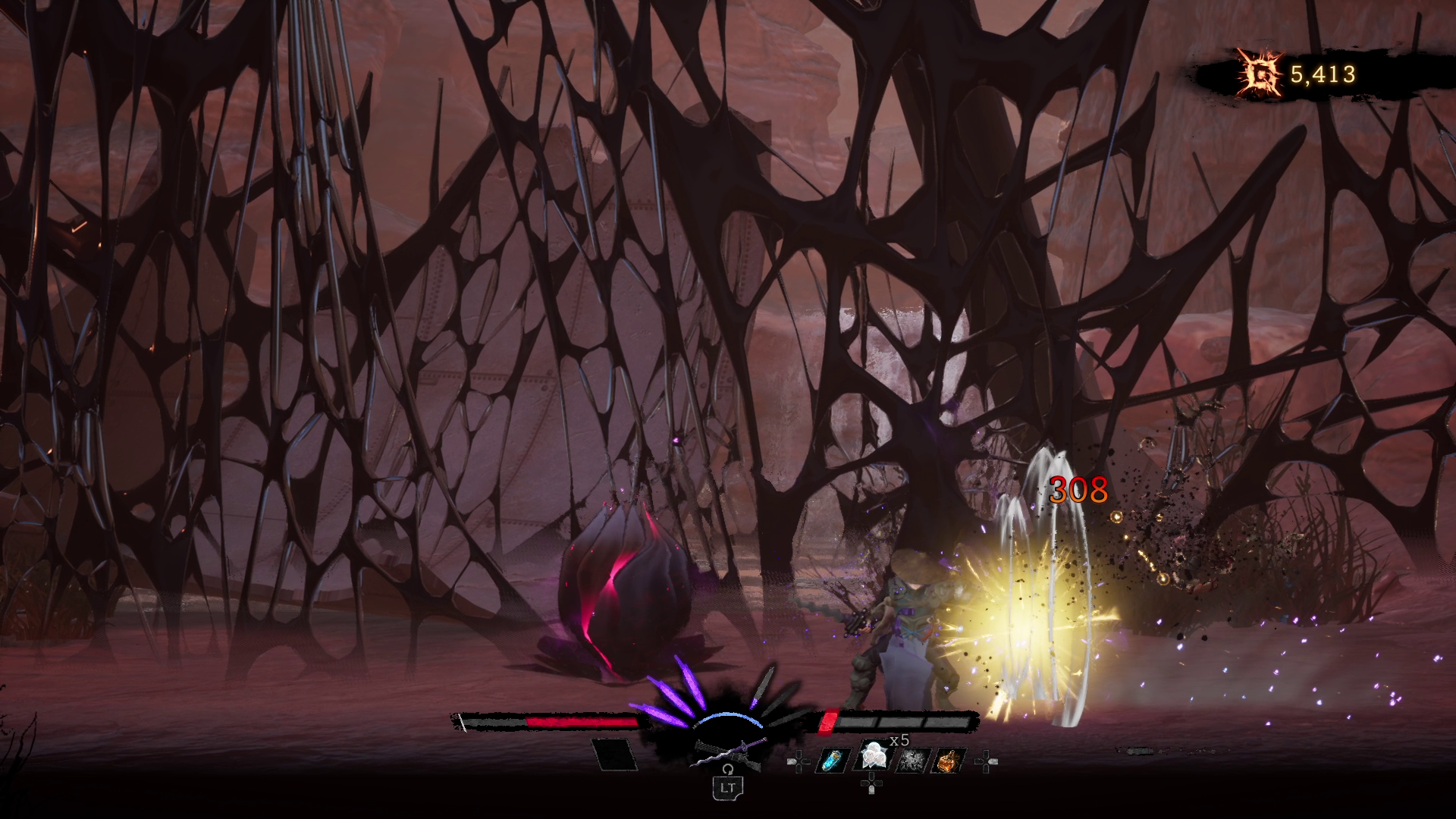
Task: Choose the orange amber item slot
Action: [x=949, y=760]
